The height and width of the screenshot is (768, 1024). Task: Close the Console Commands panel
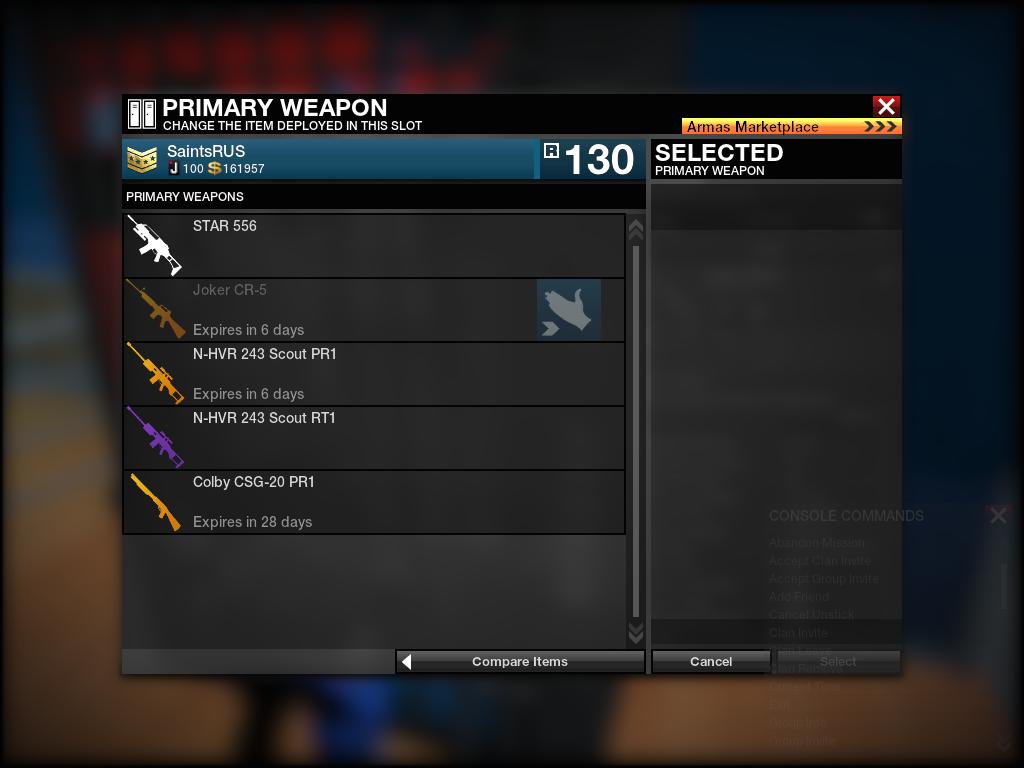click(x=998, y=515)
